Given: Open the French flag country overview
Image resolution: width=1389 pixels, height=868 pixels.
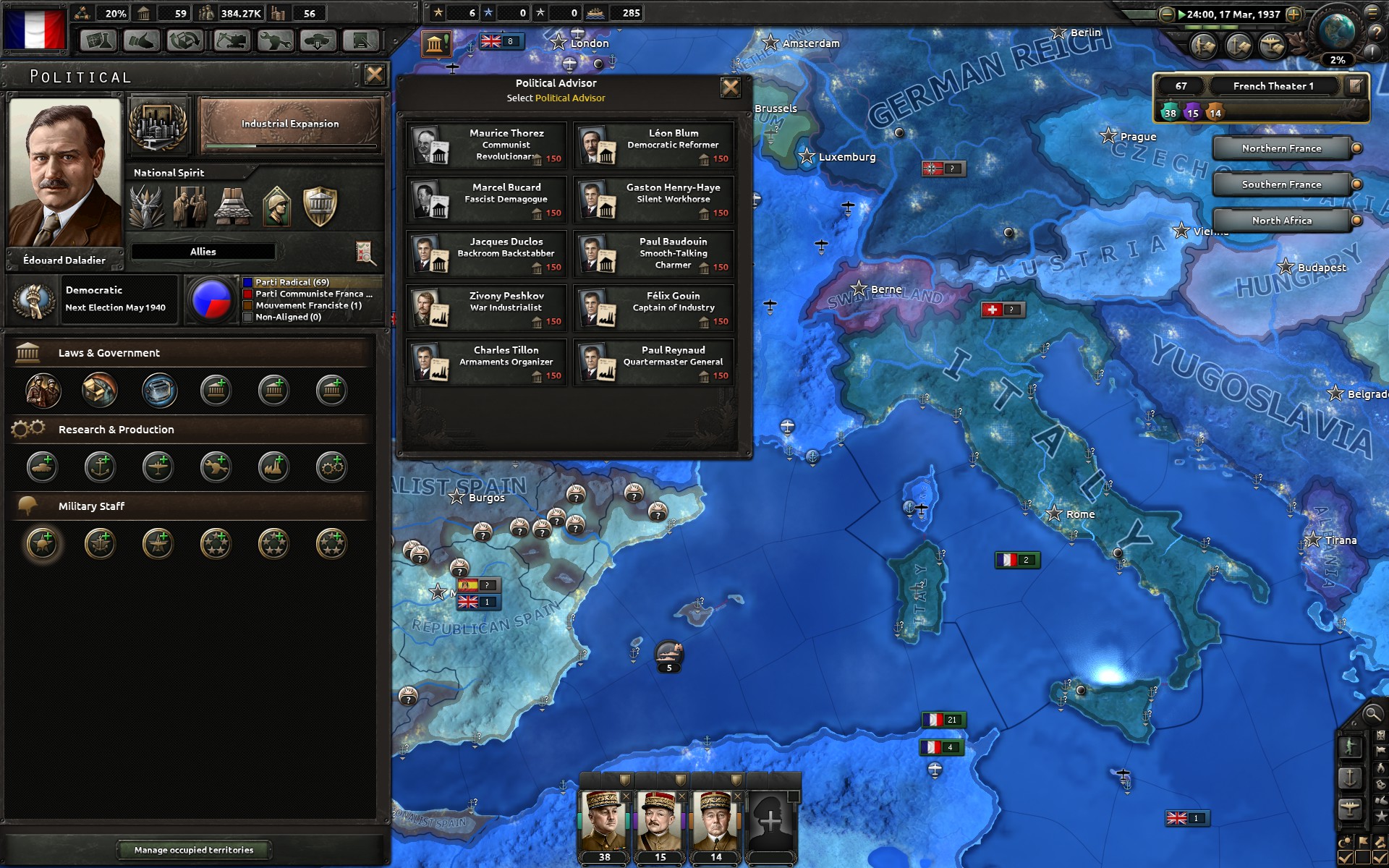Looking at the screenshot, I should point(35,29).
